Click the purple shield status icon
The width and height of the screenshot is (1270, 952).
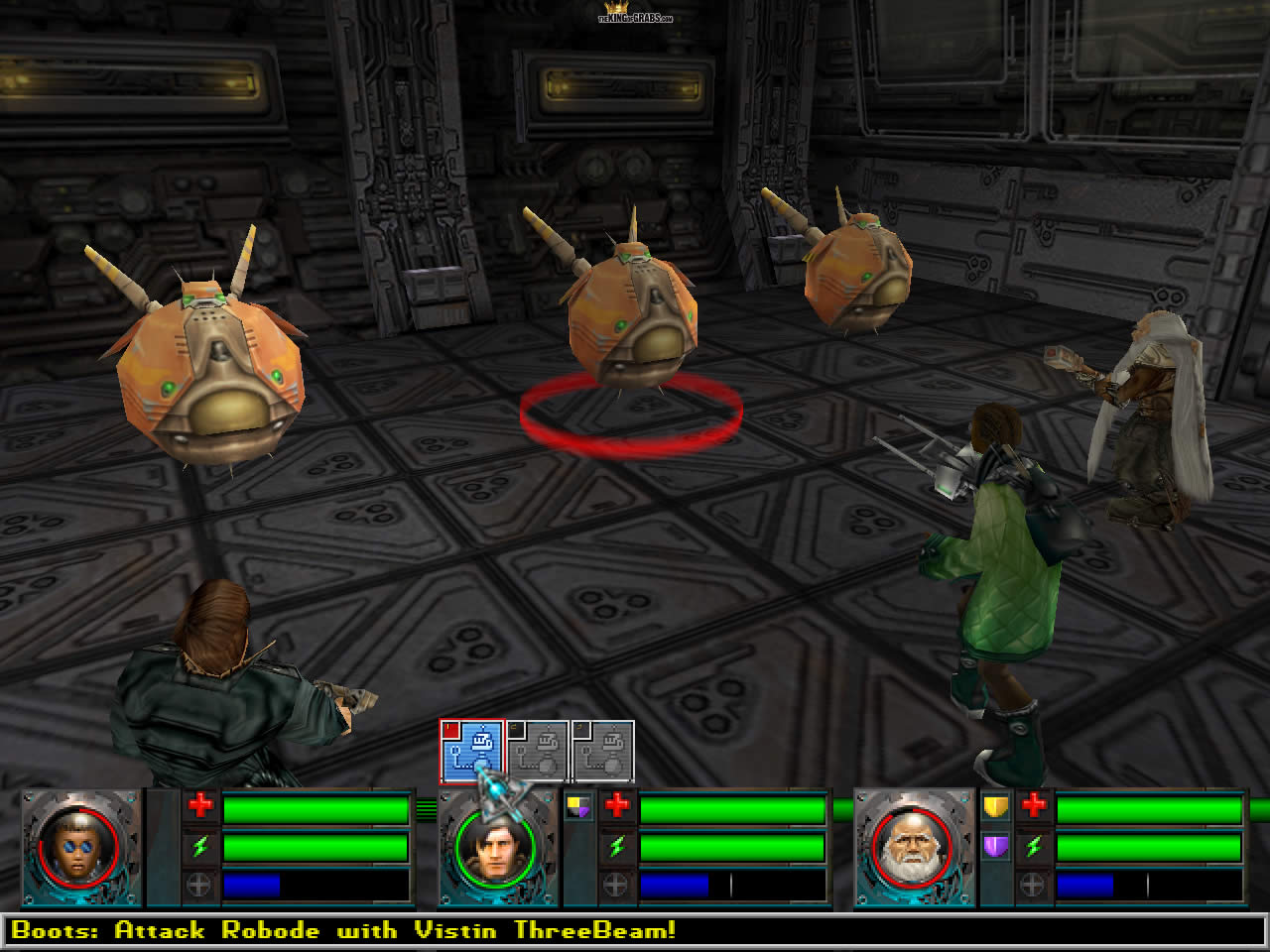point(995,847)
